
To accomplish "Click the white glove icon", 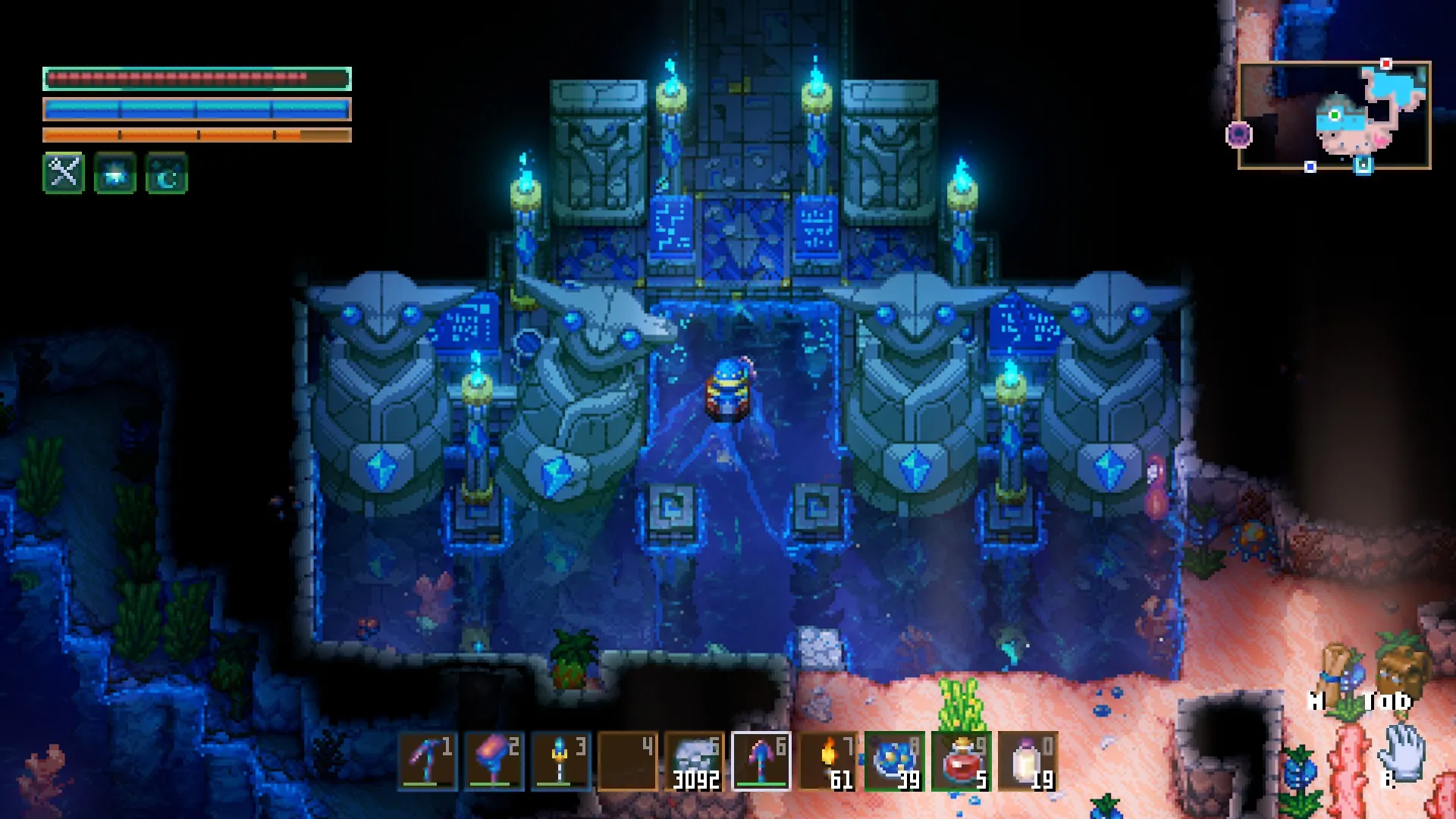I will tap(1401, 751).
